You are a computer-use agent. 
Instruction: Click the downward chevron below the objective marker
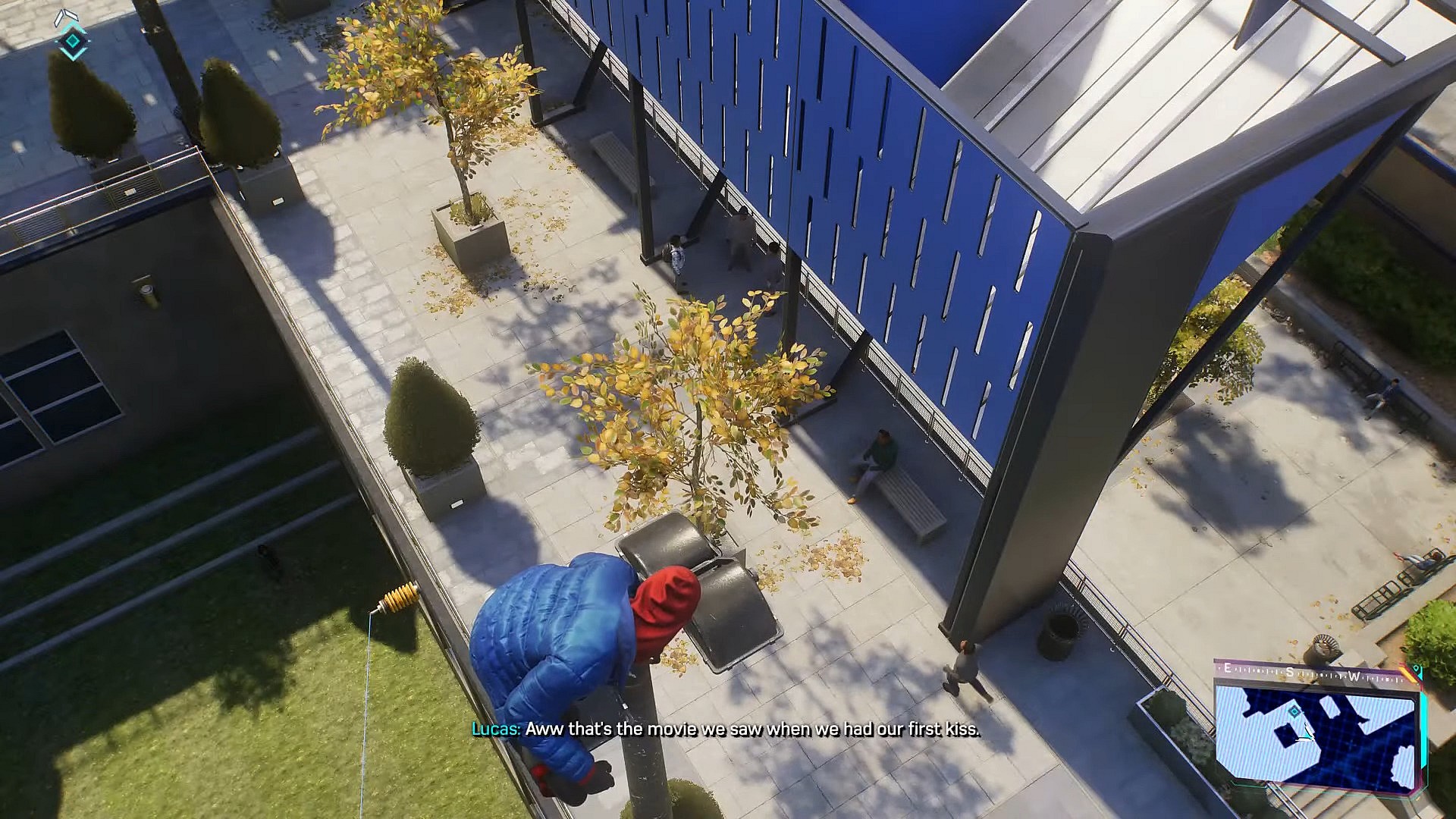(73, 53)
